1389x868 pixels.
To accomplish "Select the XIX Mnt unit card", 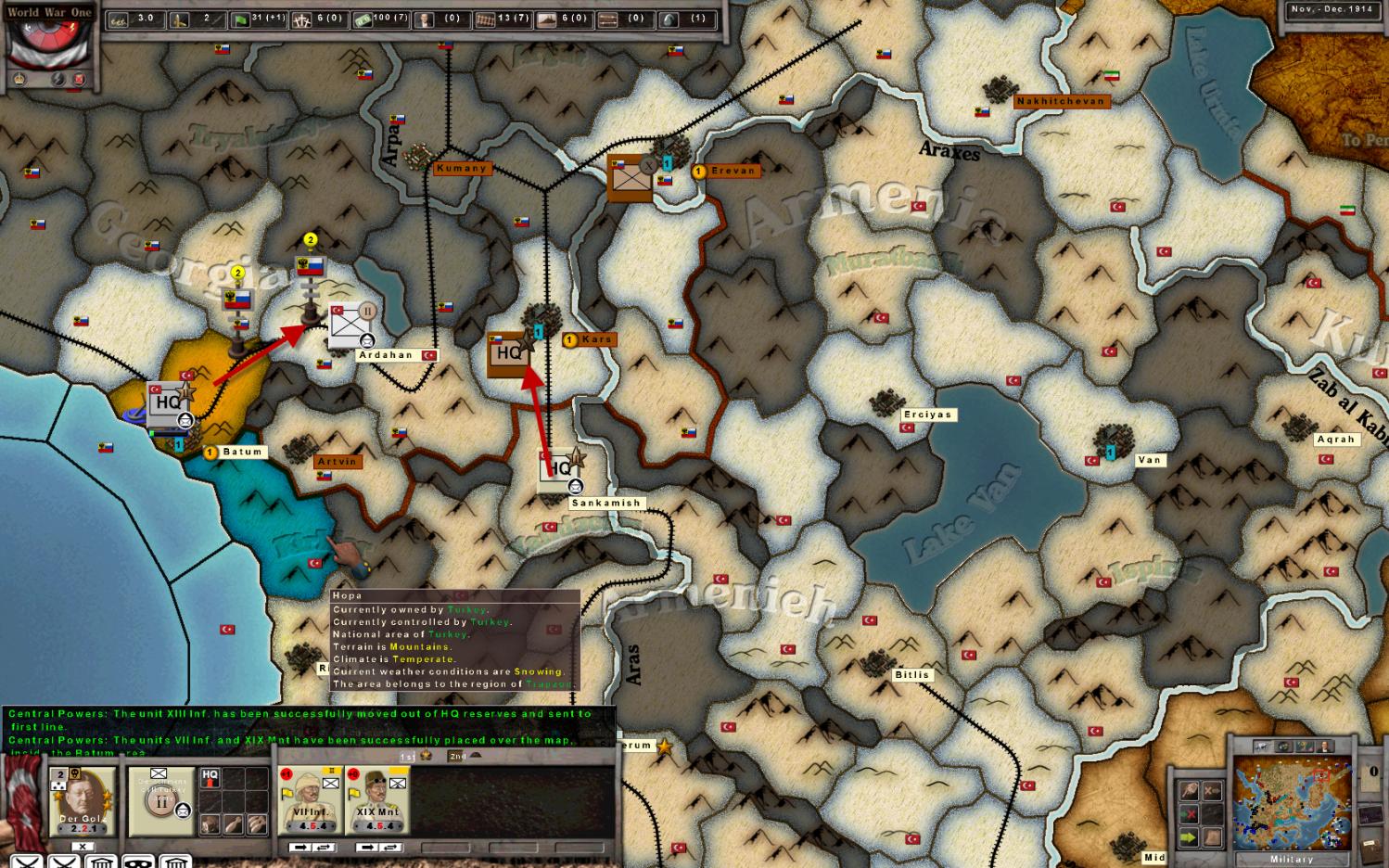I will click(377, 800).
